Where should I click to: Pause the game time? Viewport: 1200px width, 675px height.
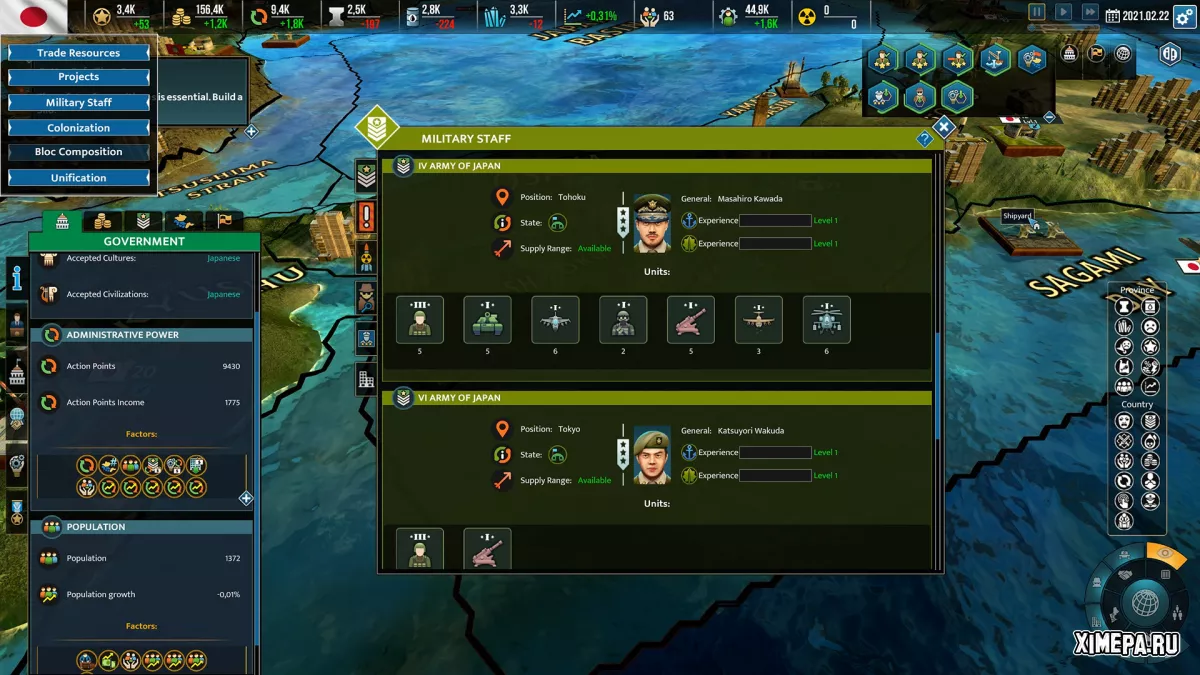coord(1037,12)
